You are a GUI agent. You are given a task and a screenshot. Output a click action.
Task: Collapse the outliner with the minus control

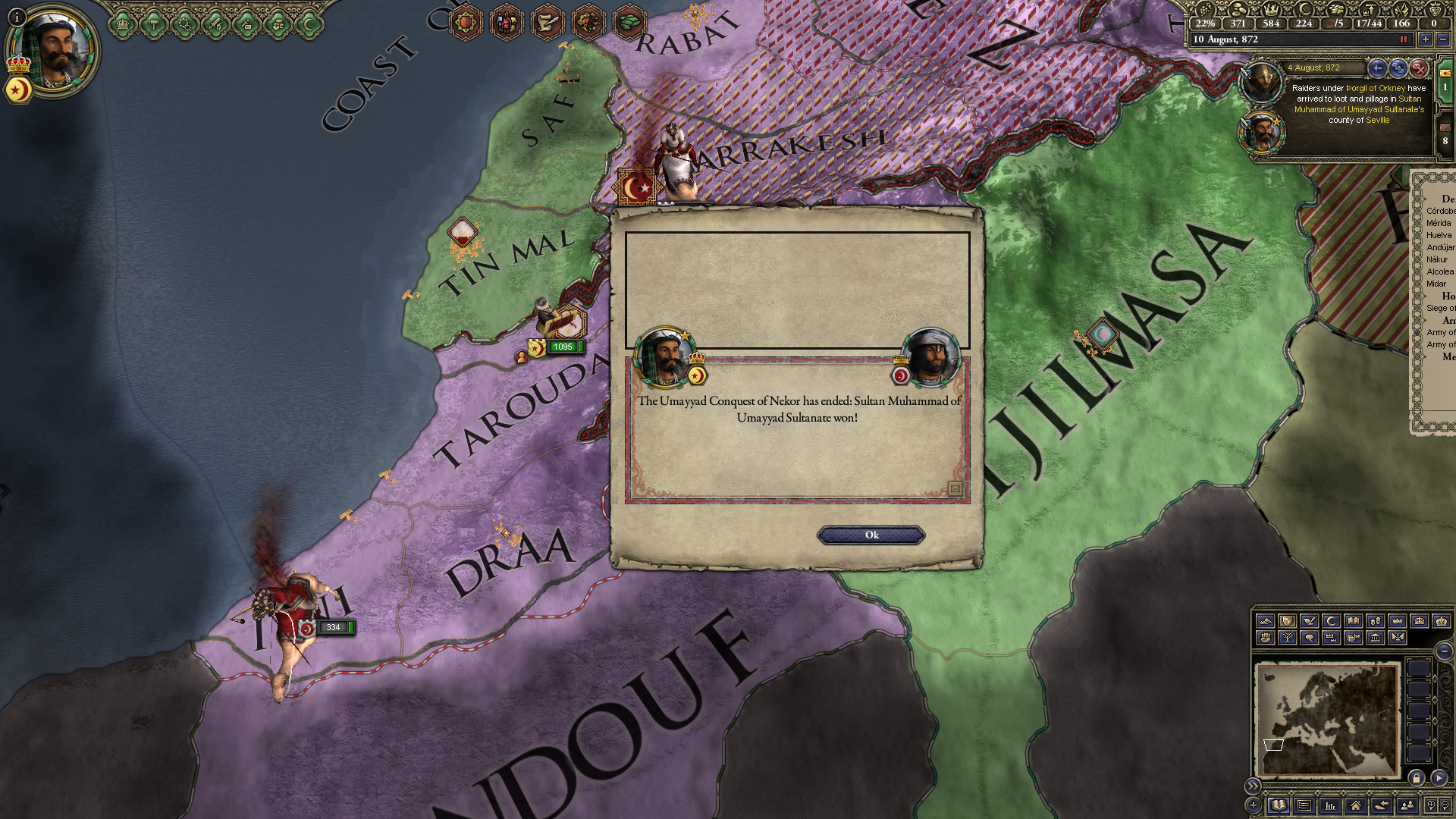coord(1443,651)
